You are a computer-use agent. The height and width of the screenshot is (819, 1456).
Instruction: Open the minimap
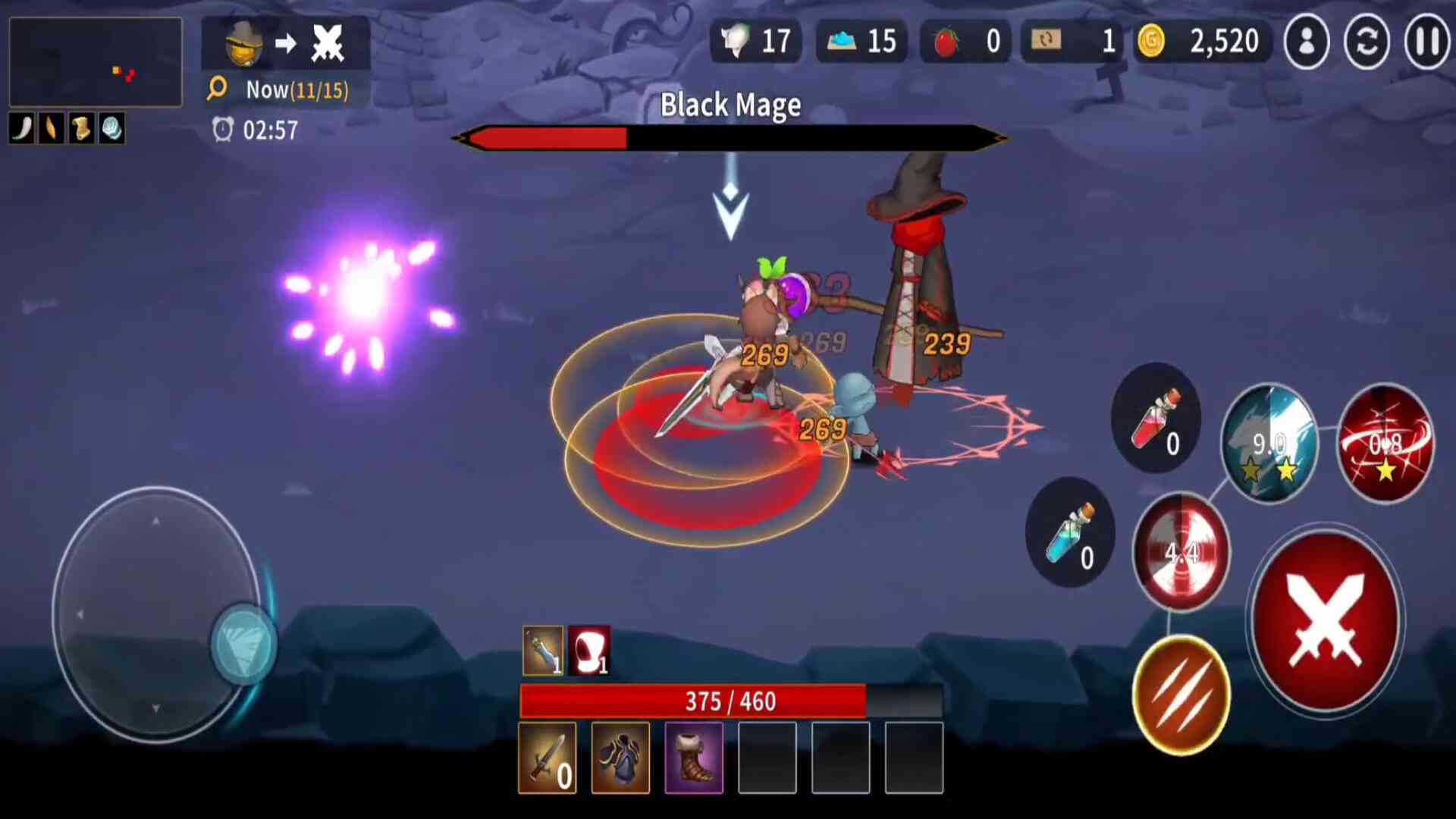(96, 62)
